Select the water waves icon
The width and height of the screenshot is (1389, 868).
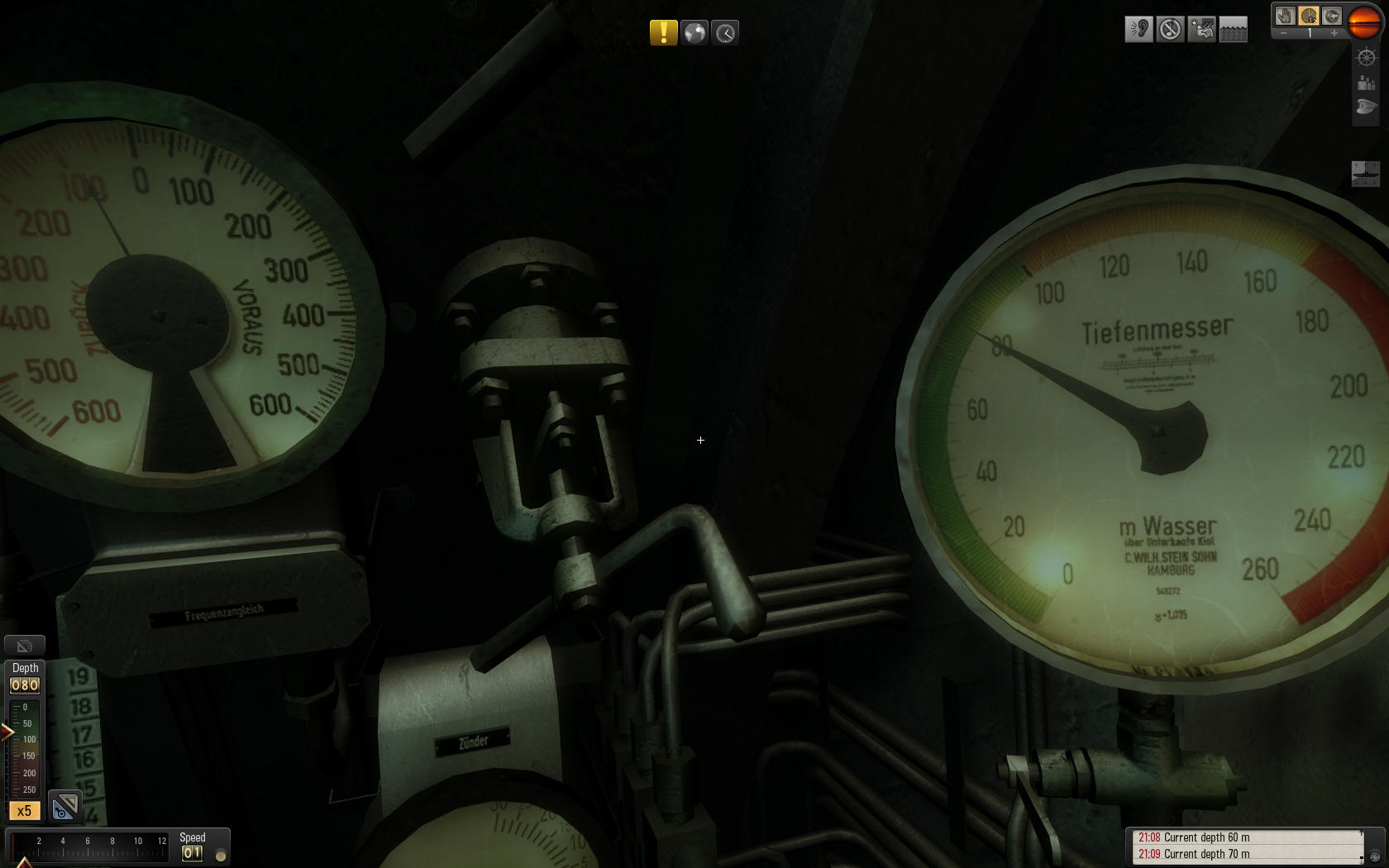(1233, 30)
